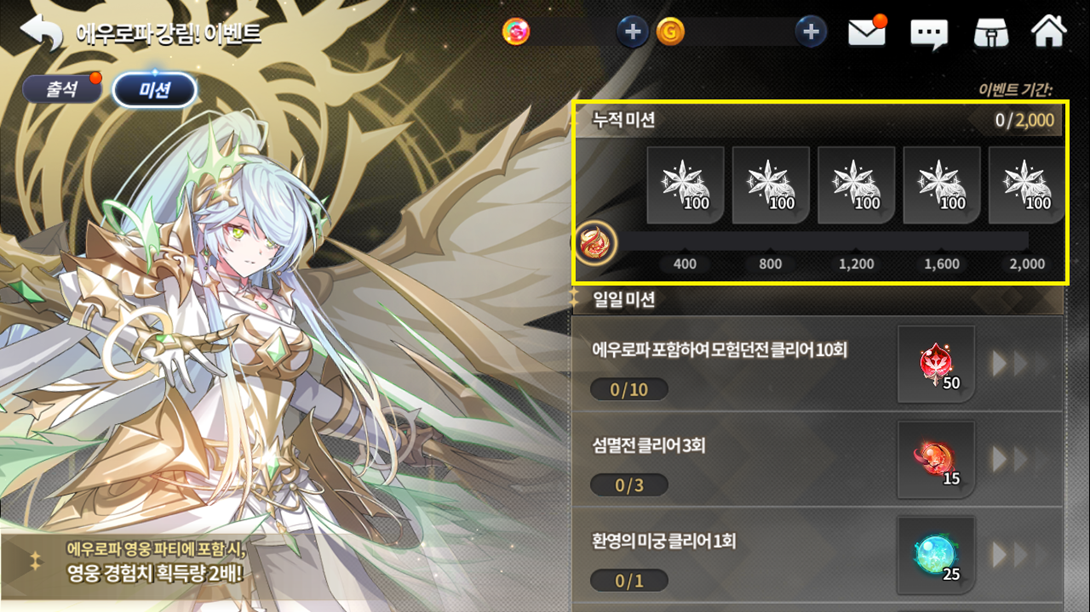Viewport: 1090px width, 612px height.
Task: Tap the red 50 reward icon
Action: click(x=936, y=364)
